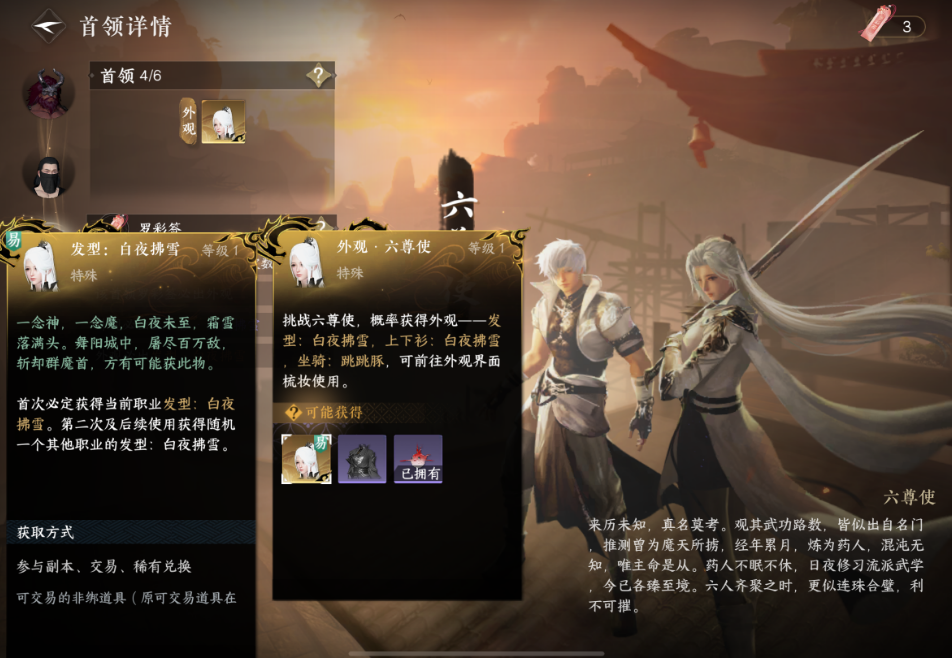Select the red mount reward marked 已拥有
The width and height of the screenshot is (952, 658).
(418, 459)
